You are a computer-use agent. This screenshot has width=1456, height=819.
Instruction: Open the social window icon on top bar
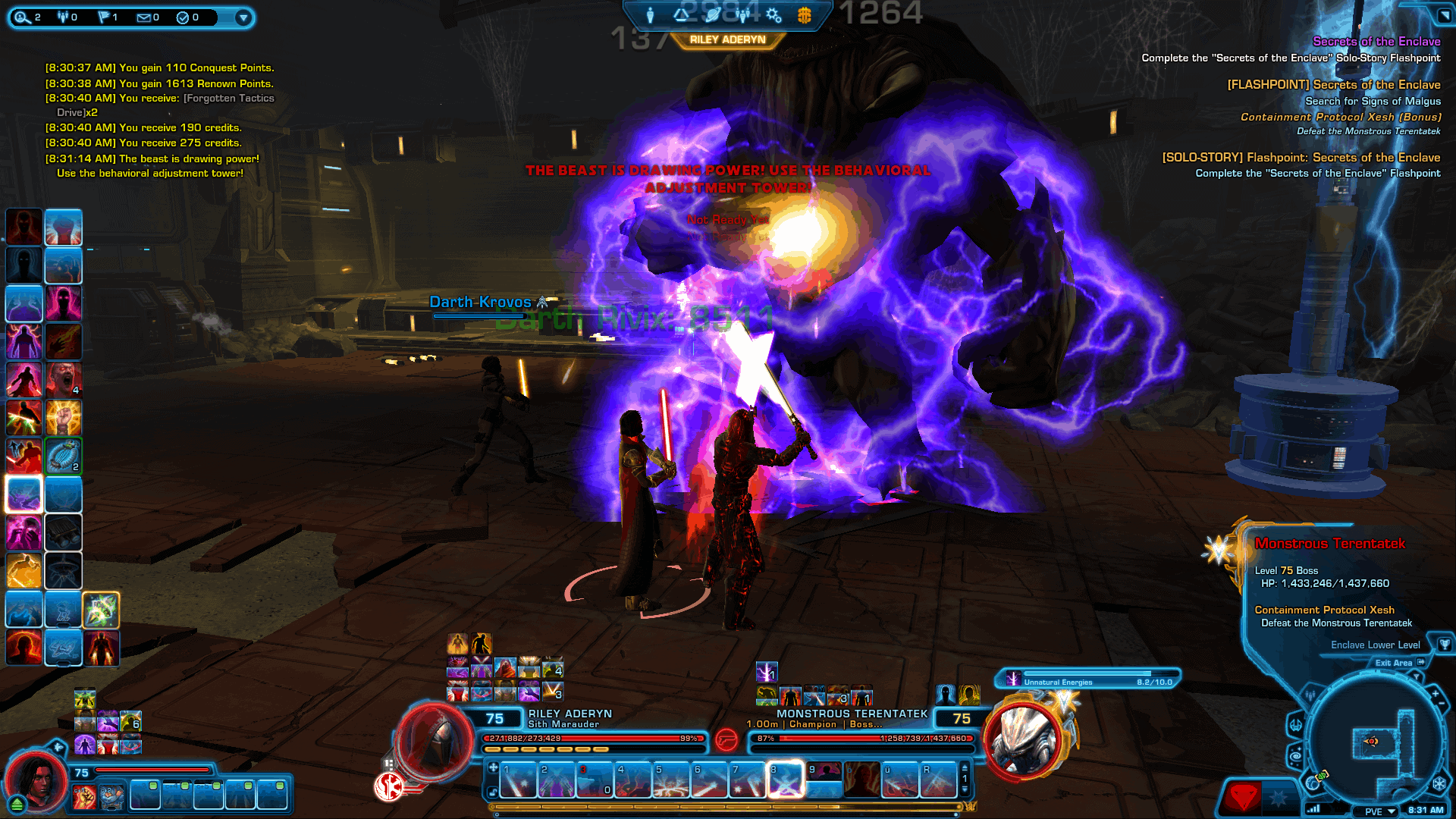[743, 15]
